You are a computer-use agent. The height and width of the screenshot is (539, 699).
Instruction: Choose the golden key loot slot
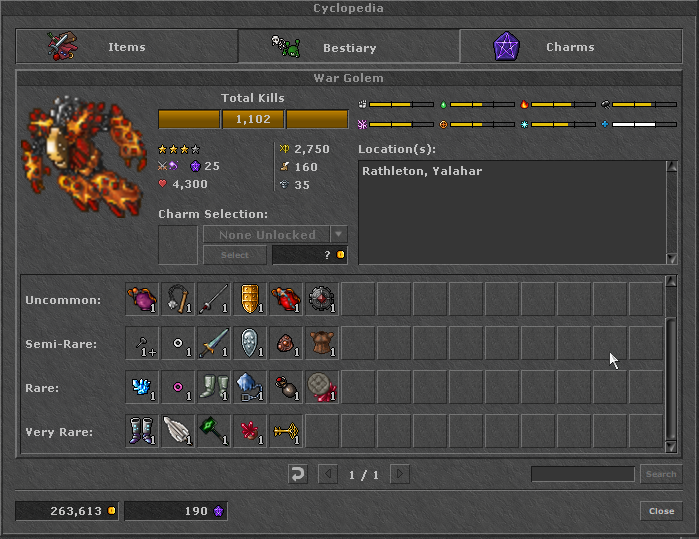click(x=286, y=432)
